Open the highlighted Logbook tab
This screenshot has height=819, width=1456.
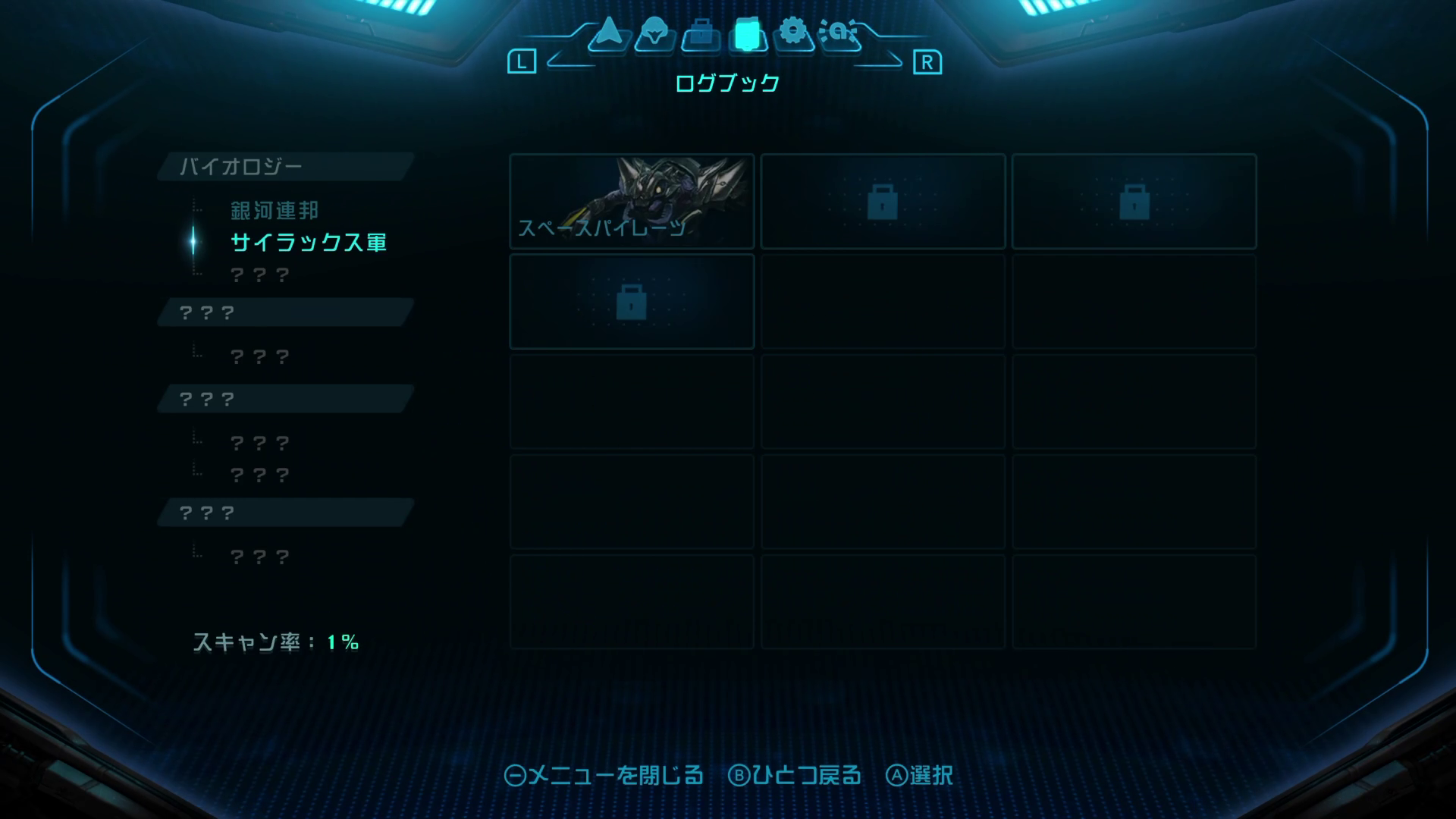pos(747,34)
